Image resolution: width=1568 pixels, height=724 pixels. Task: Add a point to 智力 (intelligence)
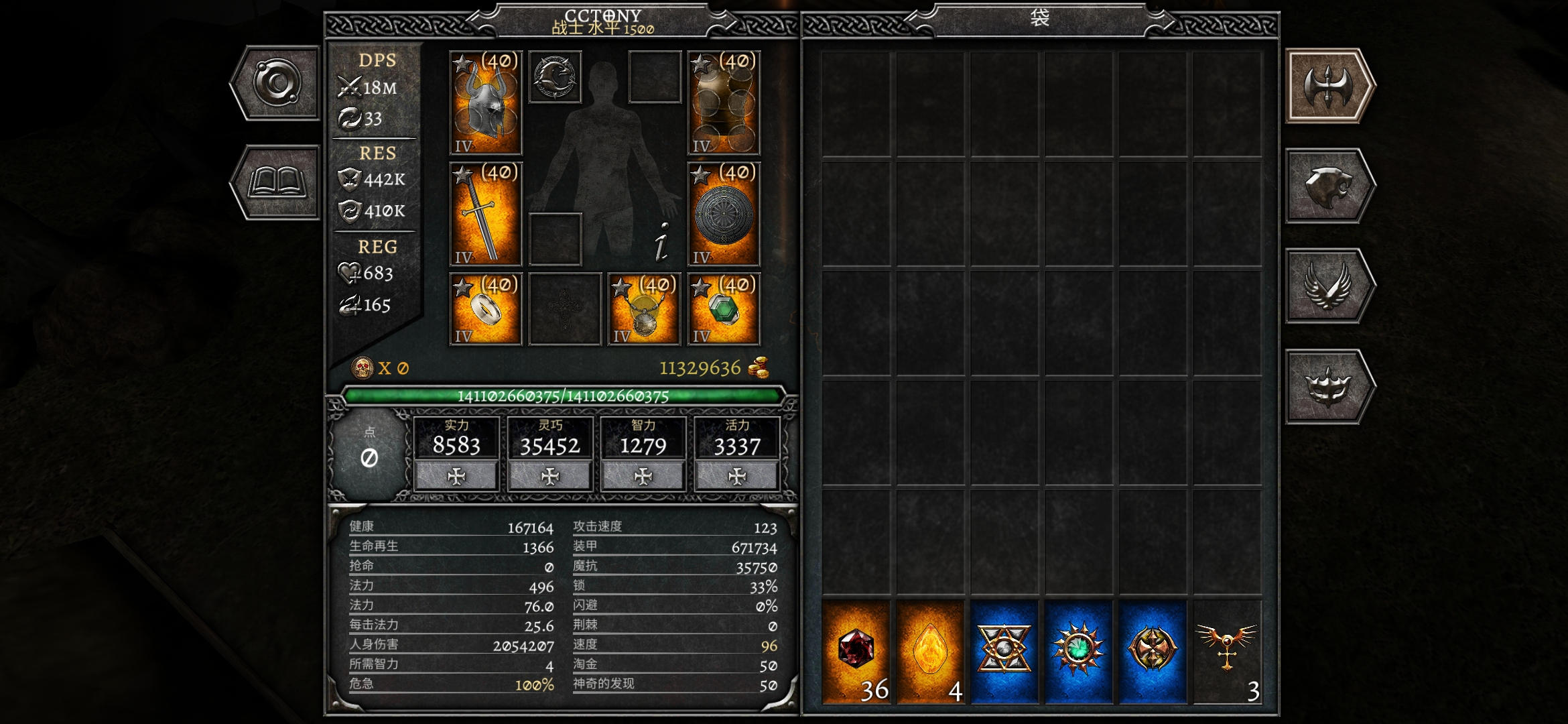click(x=643, y=476)
